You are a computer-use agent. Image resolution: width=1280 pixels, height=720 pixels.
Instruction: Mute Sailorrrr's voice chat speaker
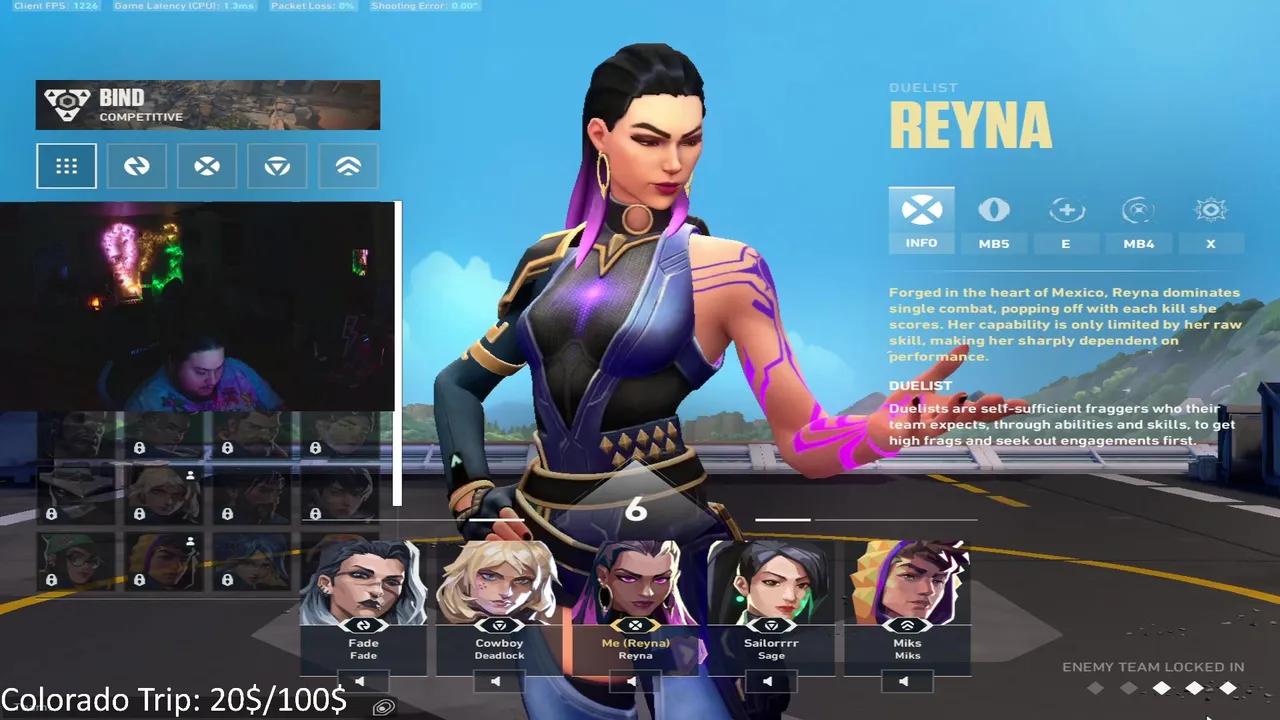768,681
